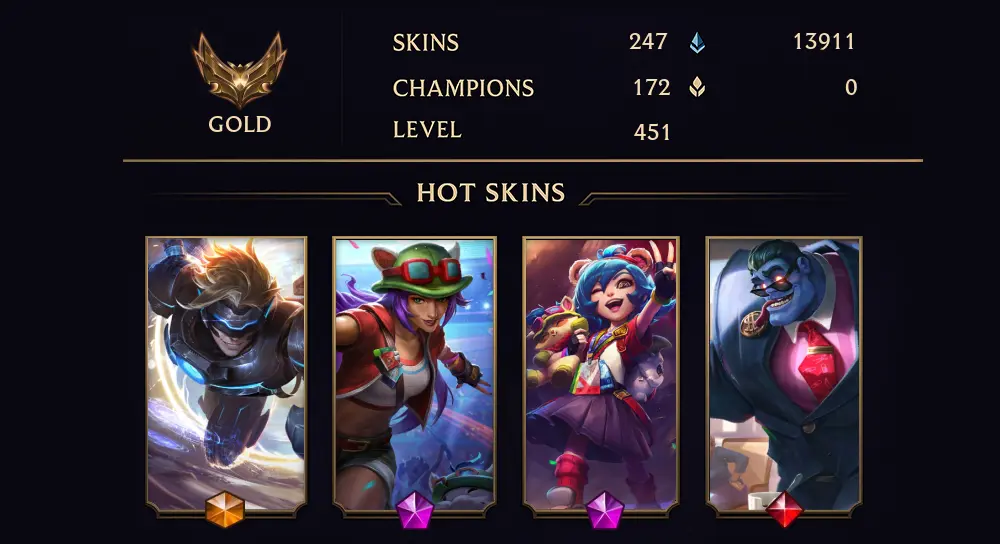
Task: Click the Orange Essence currency icon
Action: tap(697, 88)
